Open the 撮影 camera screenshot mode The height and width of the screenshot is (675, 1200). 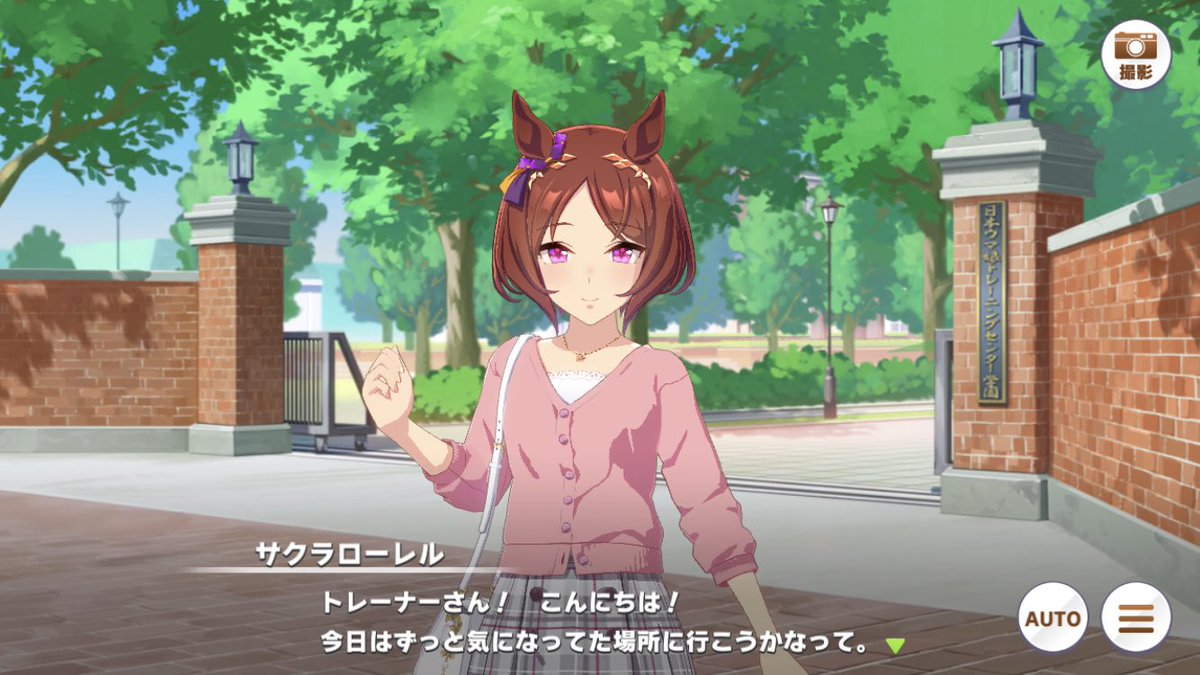point(1135,55)
